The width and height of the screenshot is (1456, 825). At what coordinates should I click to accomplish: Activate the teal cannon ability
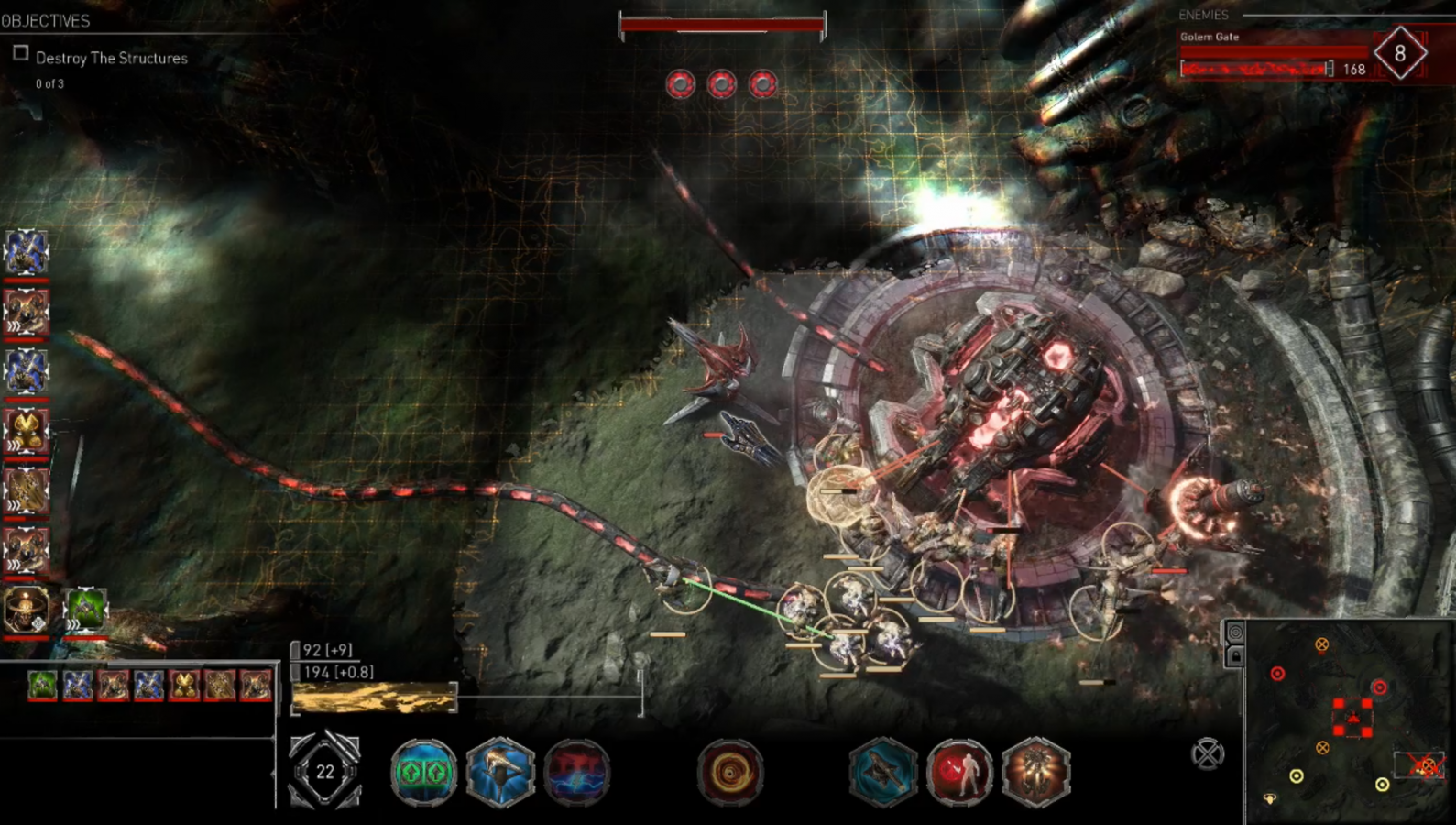coord(882,773)
